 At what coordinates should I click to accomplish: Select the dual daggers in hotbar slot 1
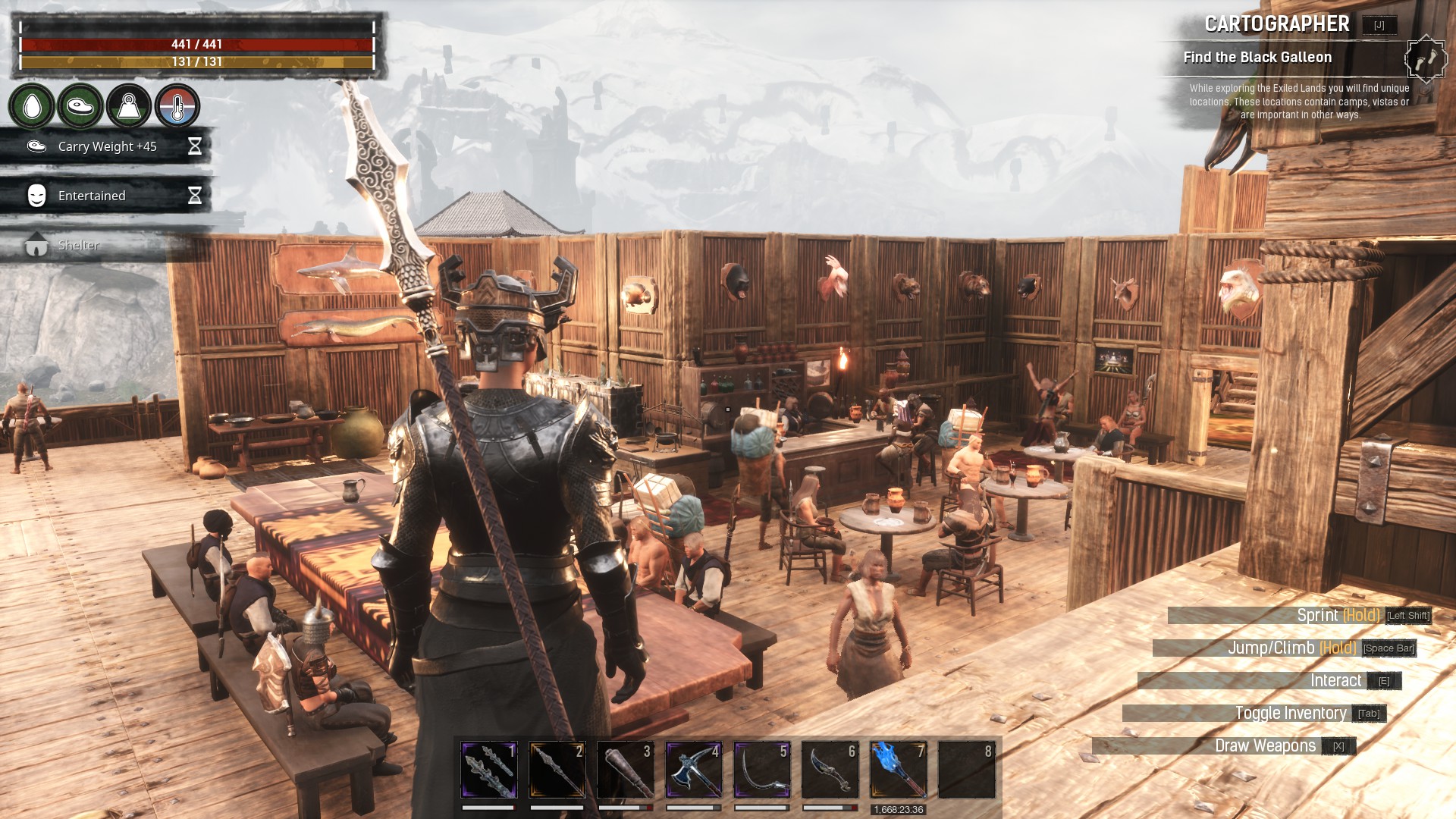point(488,770)
